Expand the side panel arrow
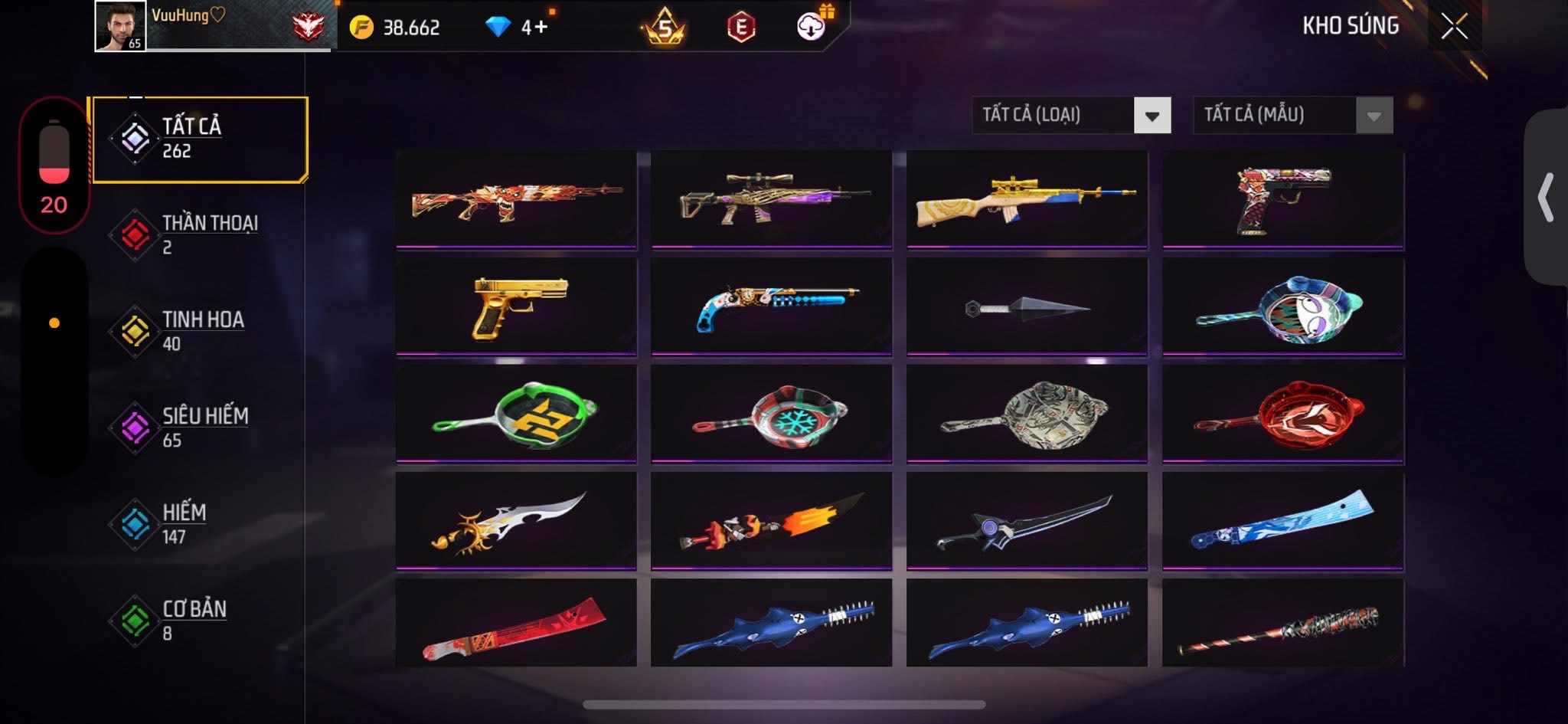 coord(1547,198)
